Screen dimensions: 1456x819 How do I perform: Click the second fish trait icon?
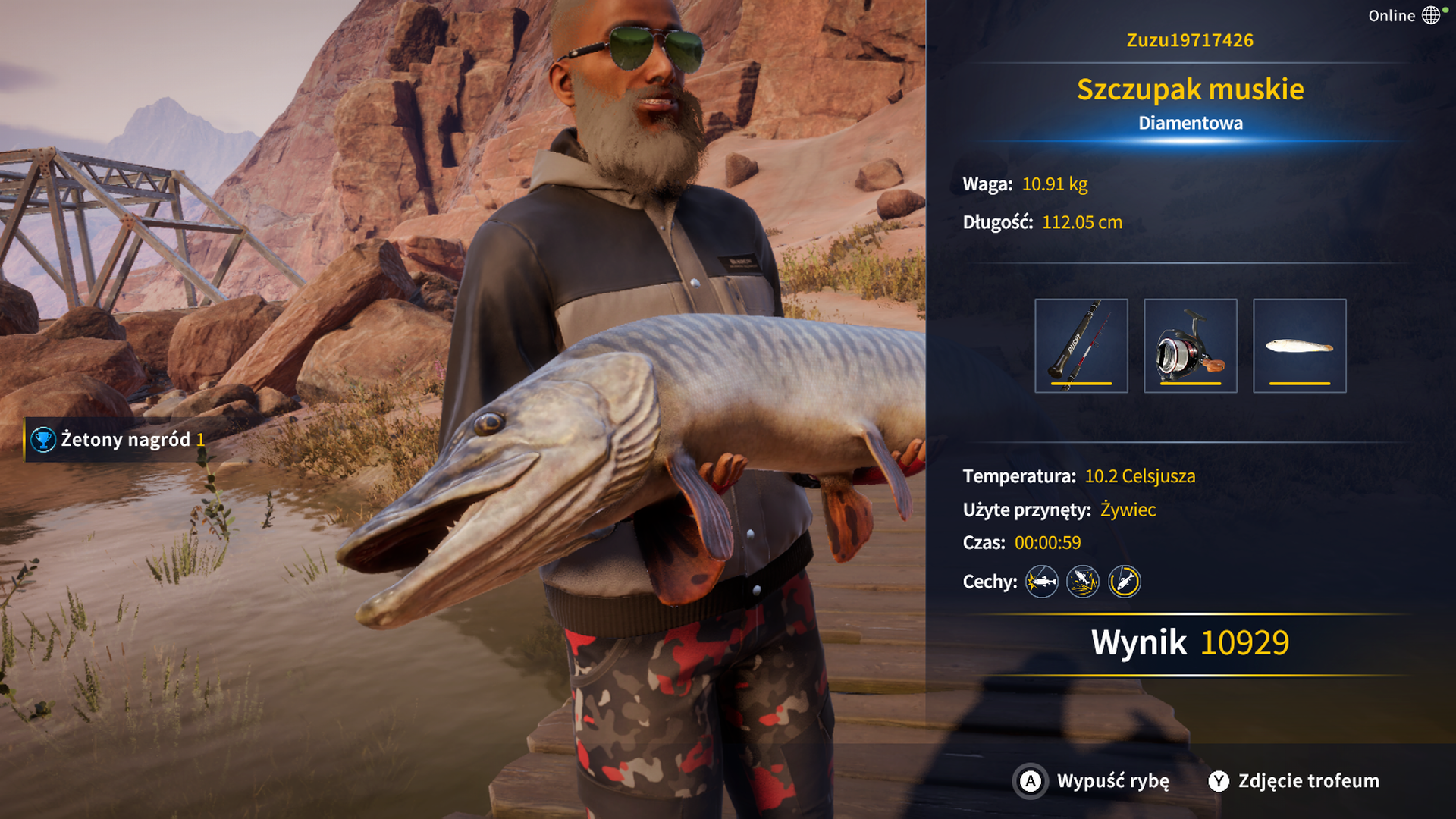[1083, 582]
